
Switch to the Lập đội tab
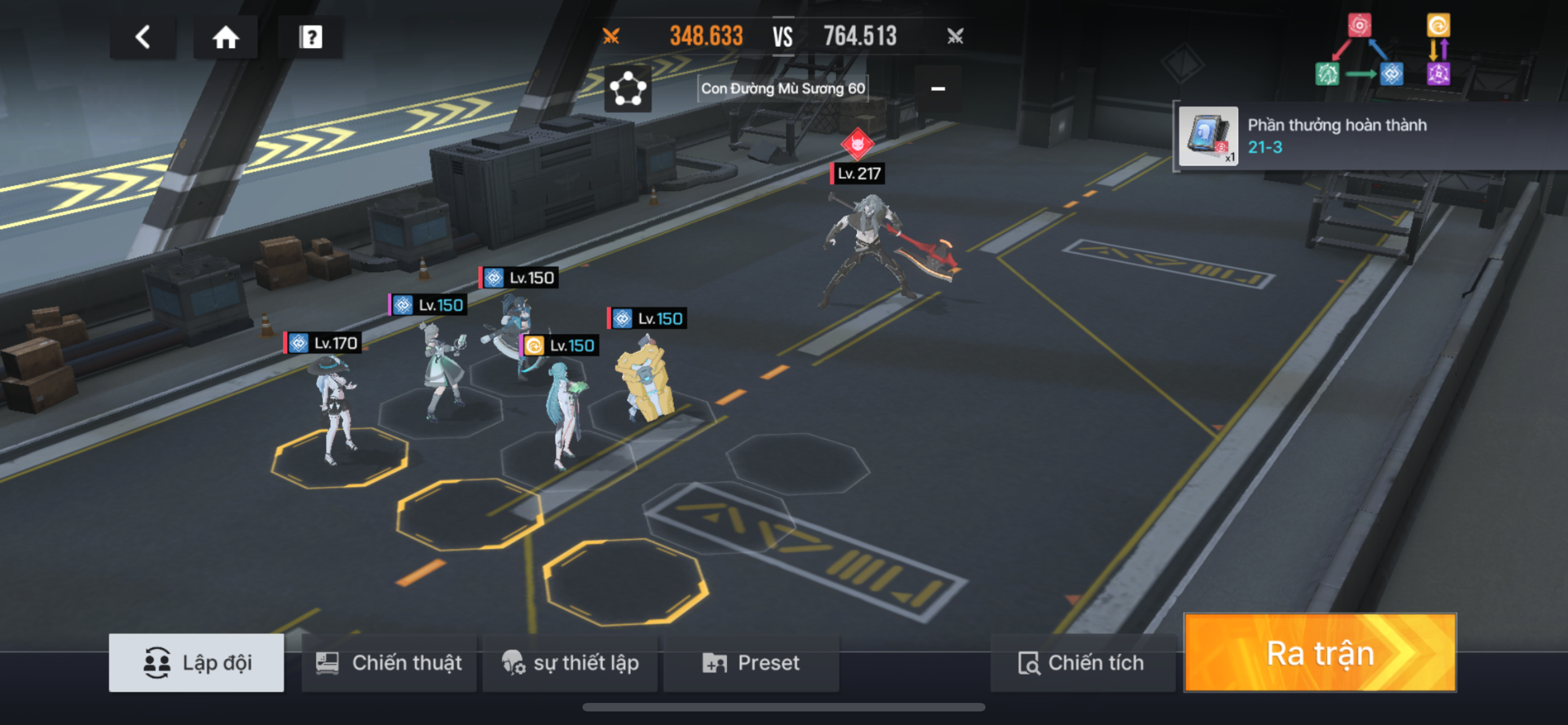point(196,662)
